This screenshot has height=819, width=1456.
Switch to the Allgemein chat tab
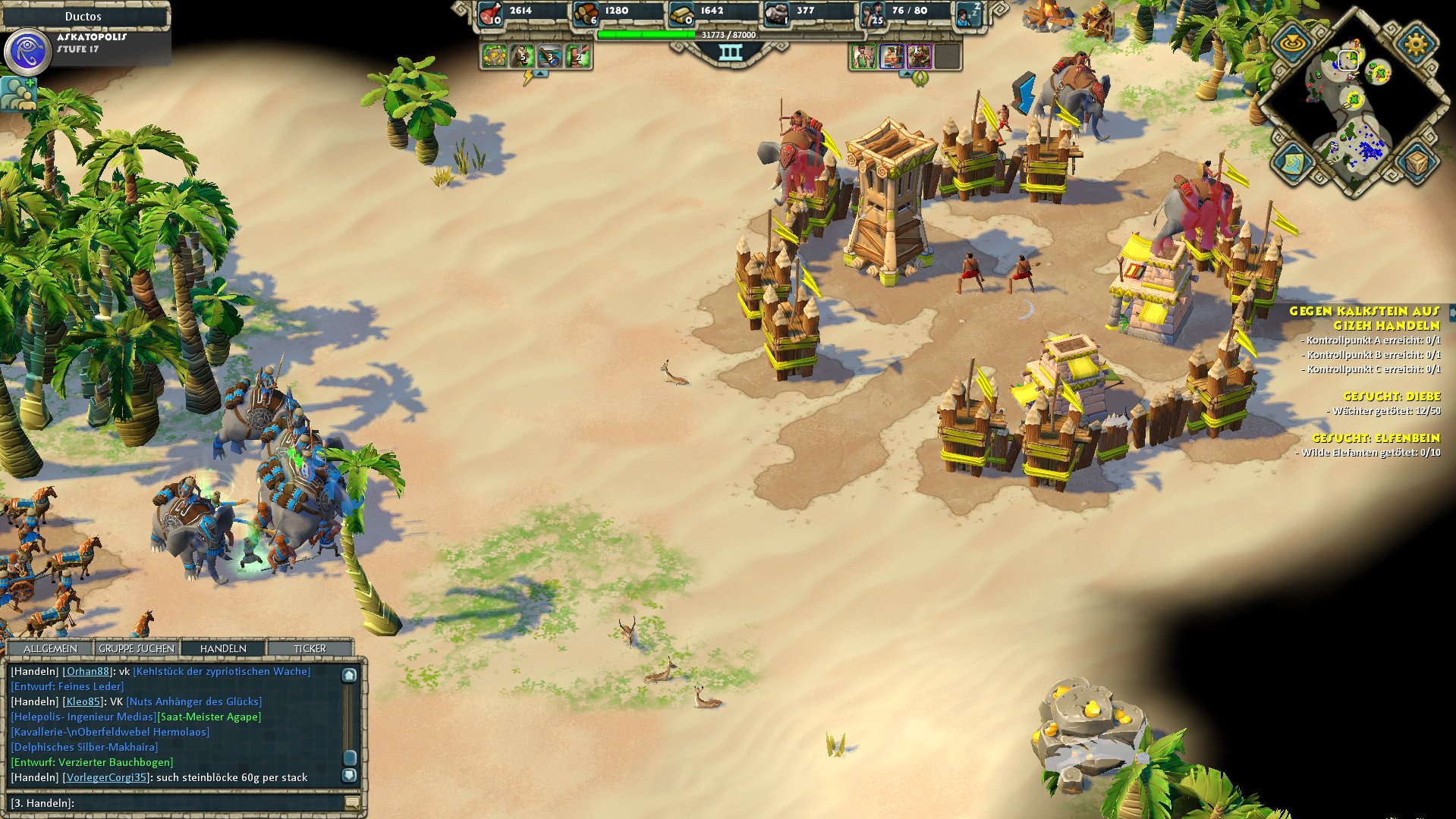pos(50,648)
